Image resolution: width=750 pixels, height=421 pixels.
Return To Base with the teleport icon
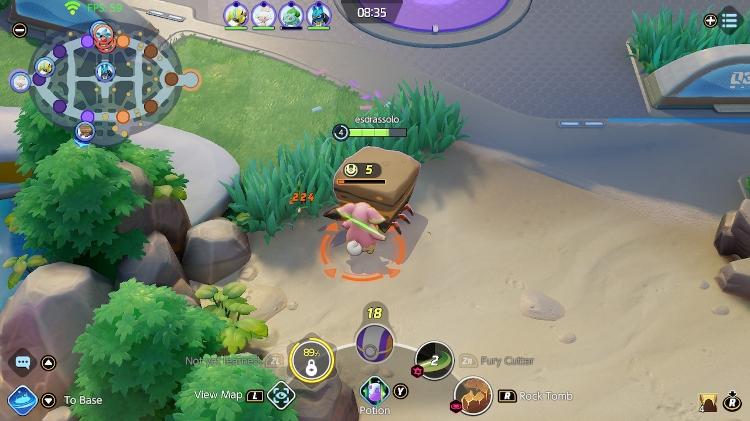(x=23, y=400)
